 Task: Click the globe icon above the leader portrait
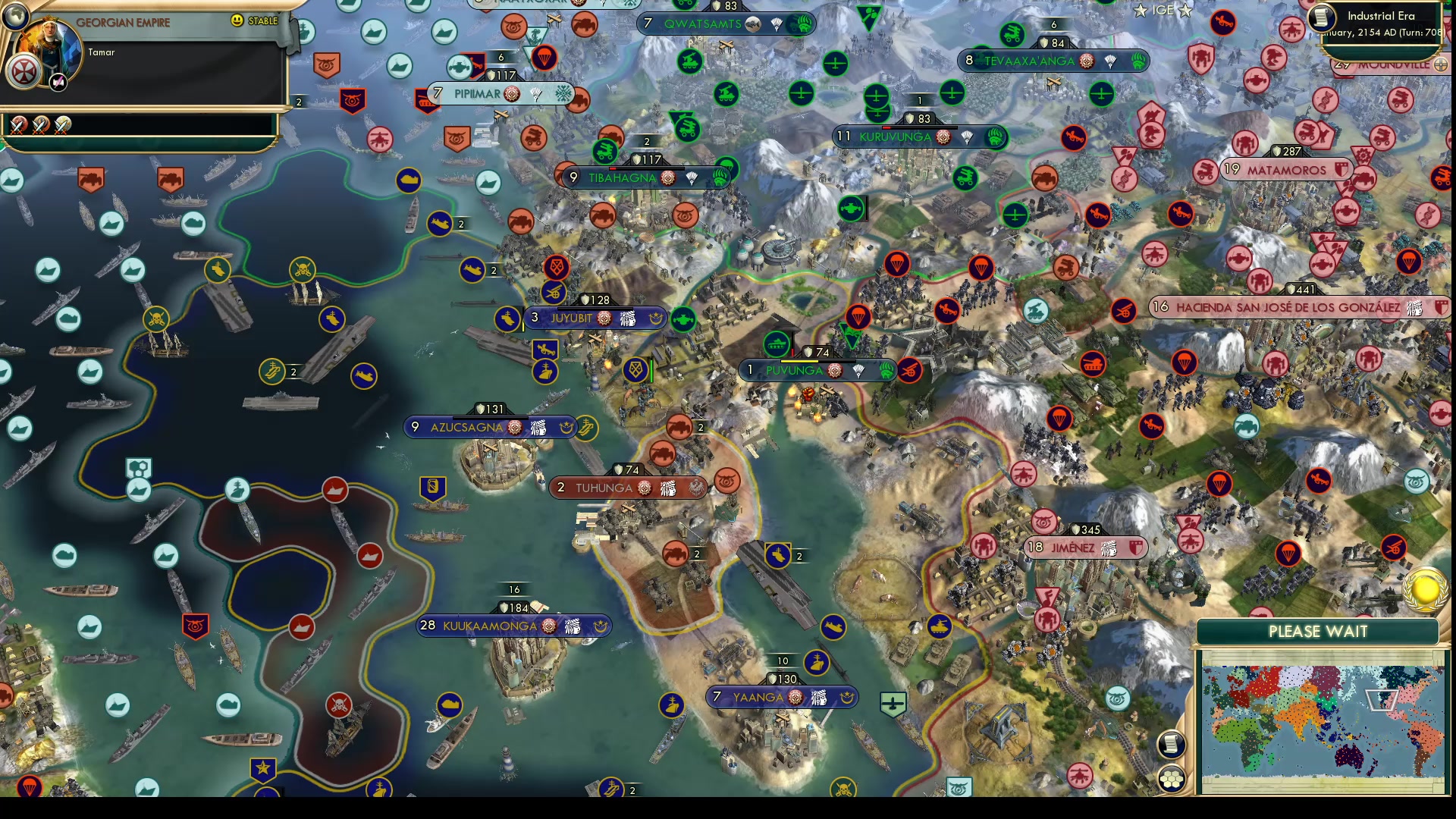tap(16, 15)
